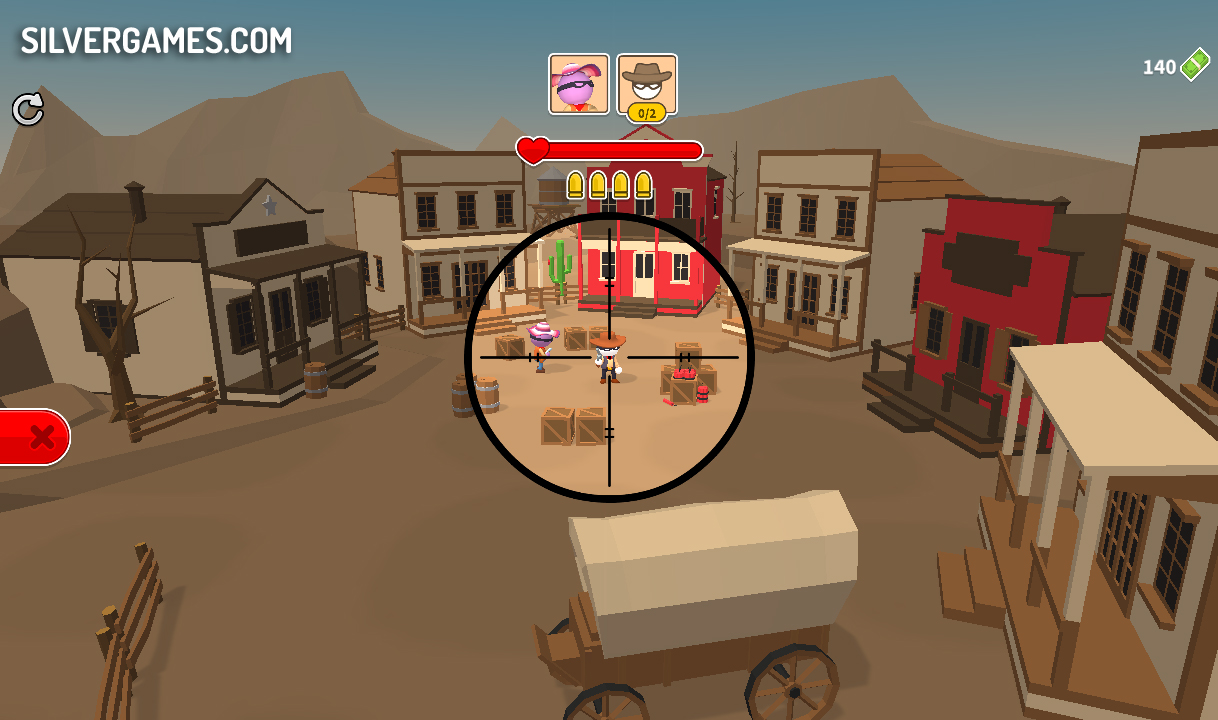Select the pink-hat hostage portrait
The image size is (1218, 720).
pyautogui.click(x=578, y=84)
